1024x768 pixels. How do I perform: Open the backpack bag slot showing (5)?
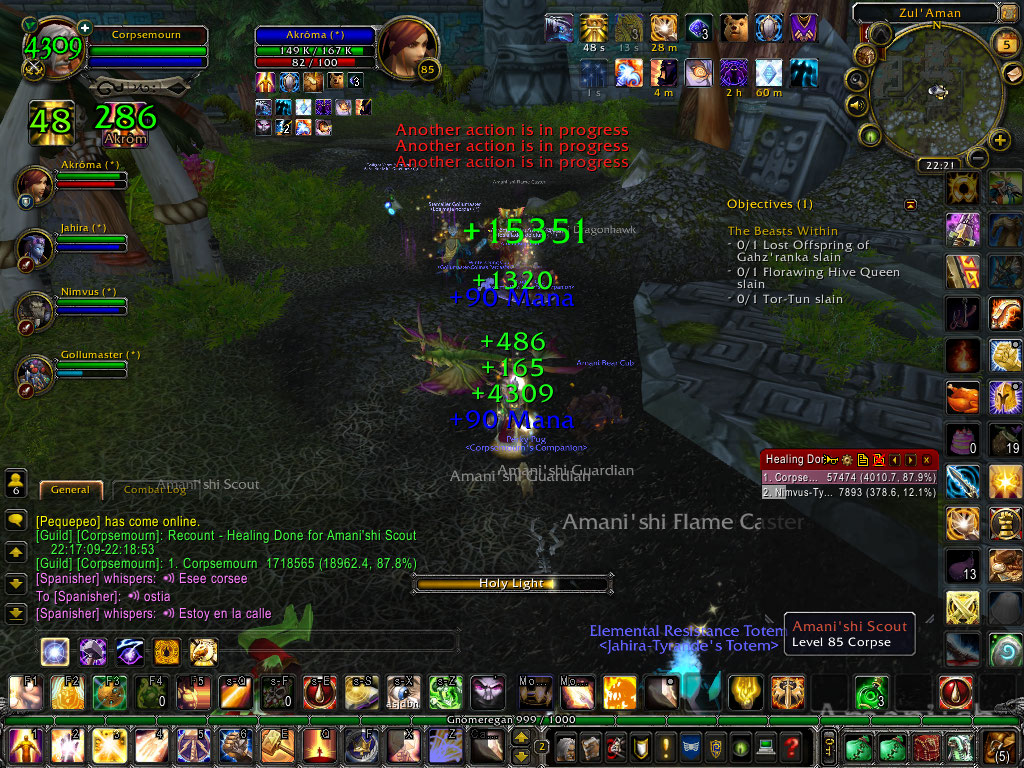(1001, 746)
